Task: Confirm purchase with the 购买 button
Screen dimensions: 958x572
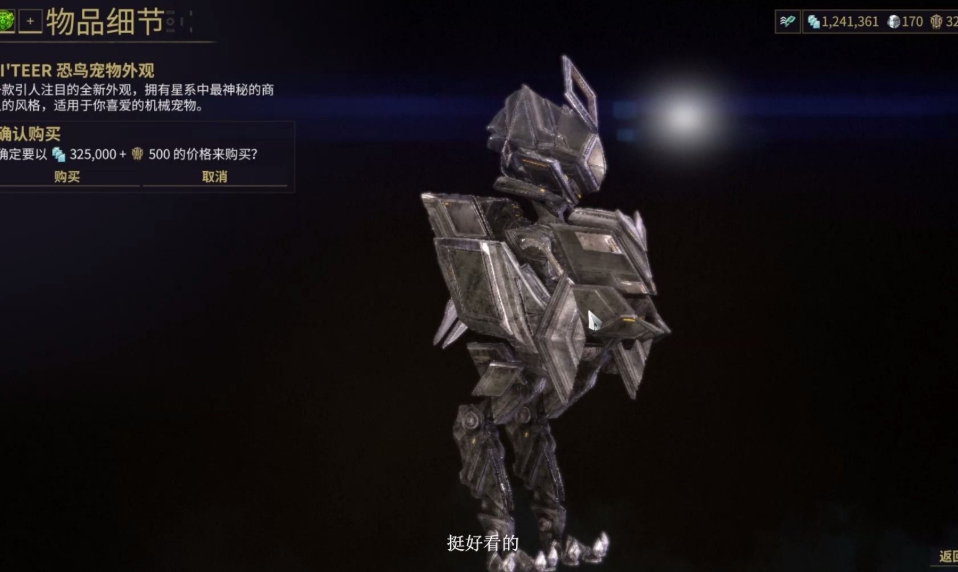Action: (x=67, y=177)
